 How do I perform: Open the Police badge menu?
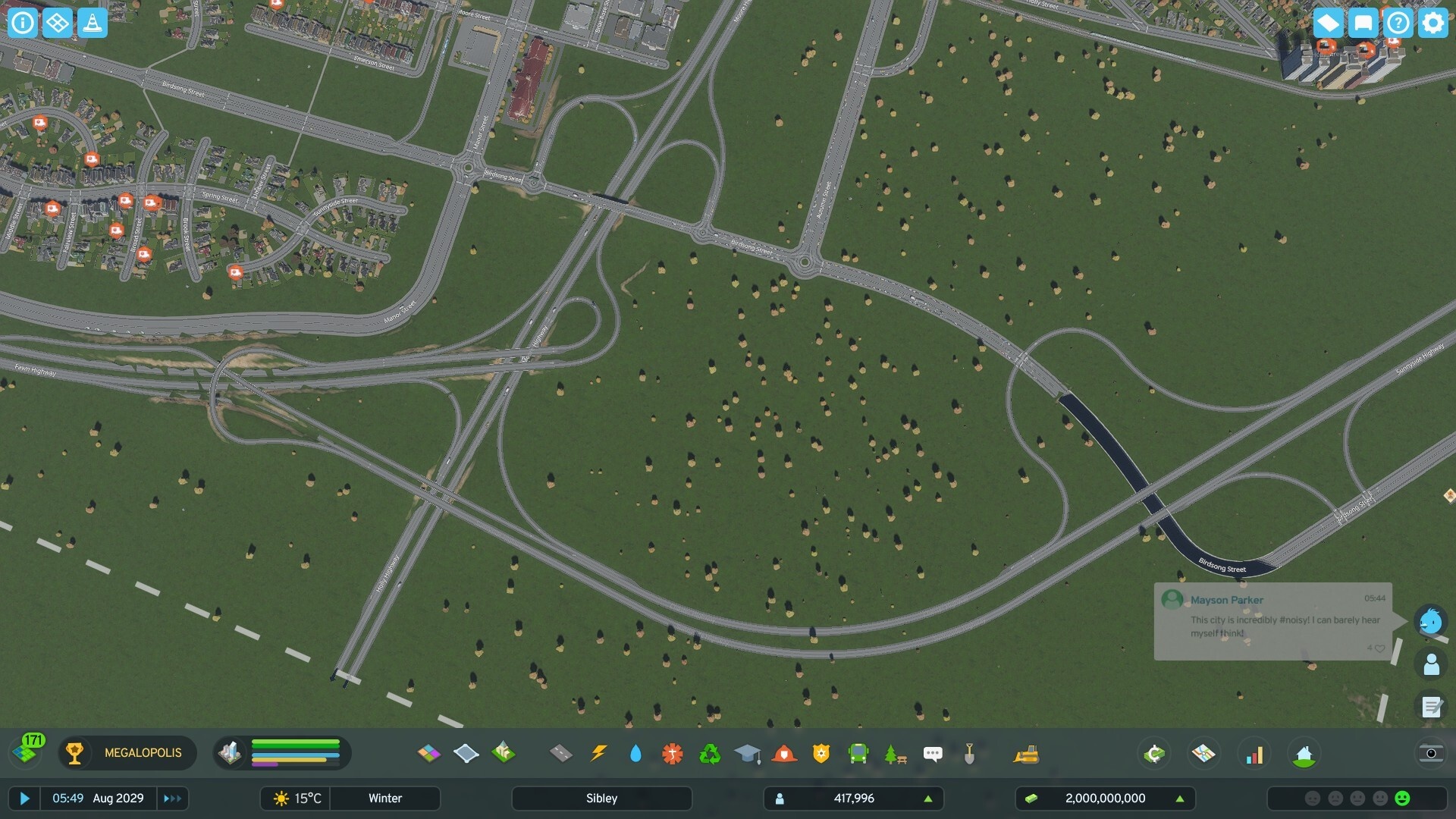pyautogui.click(x=821, y=753)
